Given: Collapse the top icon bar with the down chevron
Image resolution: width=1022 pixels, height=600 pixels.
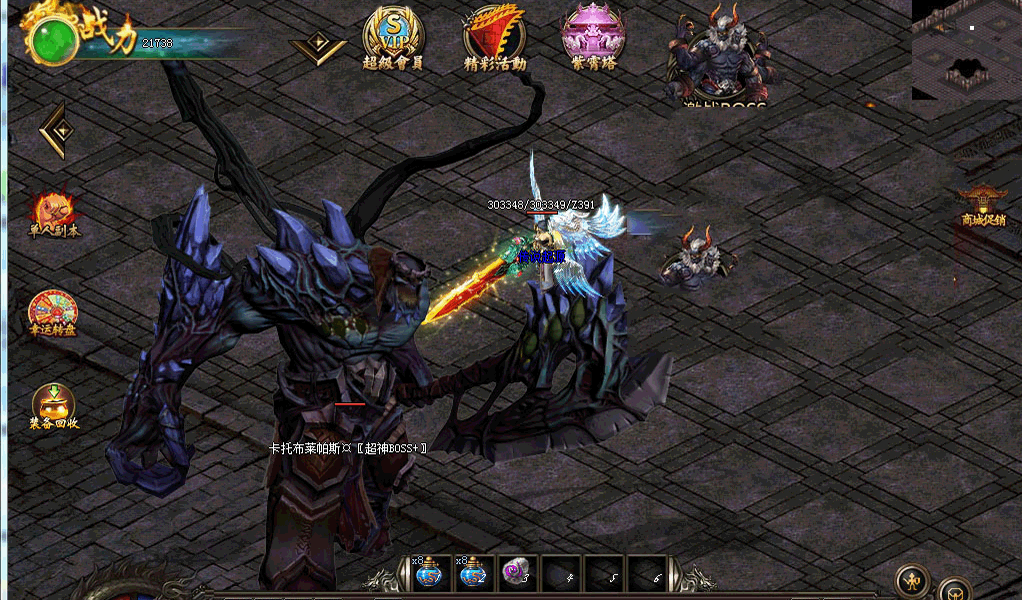Looking at the screenshot, I should (318, 48).
